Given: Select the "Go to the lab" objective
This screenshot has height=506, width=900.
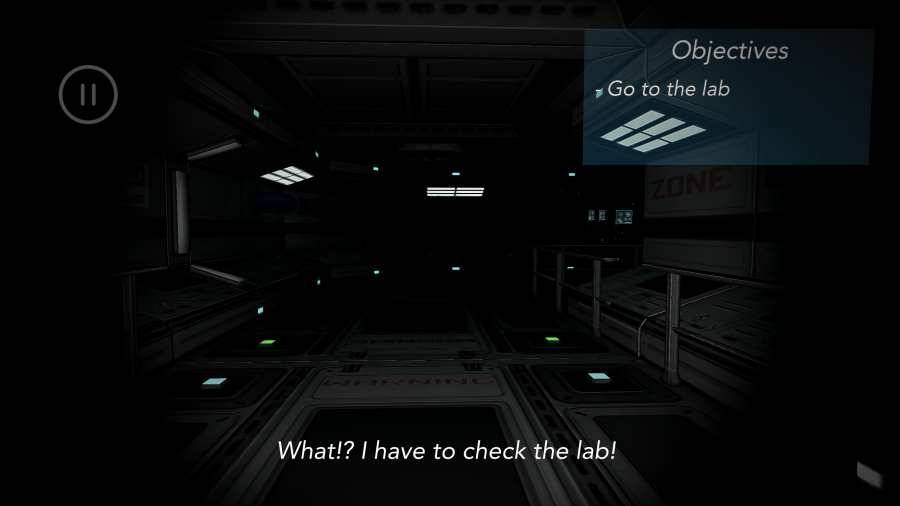Looking at the screenshot, I should (668, 89).
